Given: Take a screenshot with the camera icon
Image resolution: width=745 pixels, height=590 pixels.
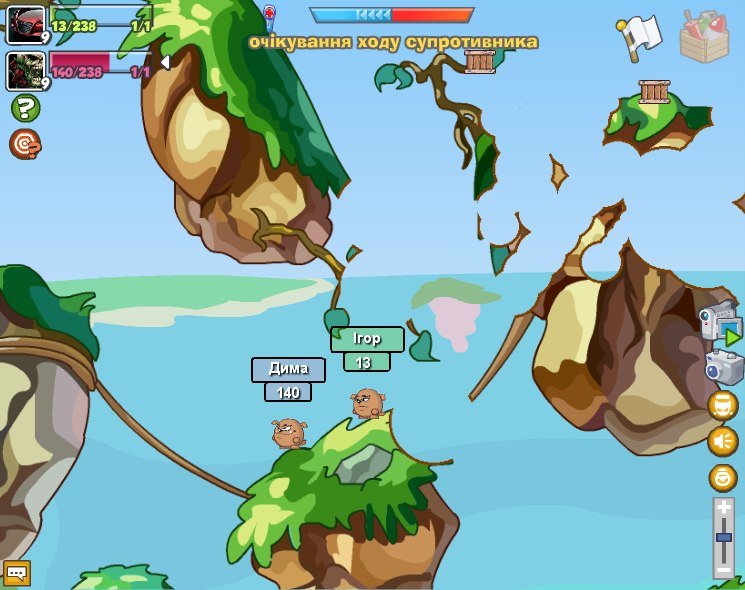Looking at the screenshot, I should point(723,367).
